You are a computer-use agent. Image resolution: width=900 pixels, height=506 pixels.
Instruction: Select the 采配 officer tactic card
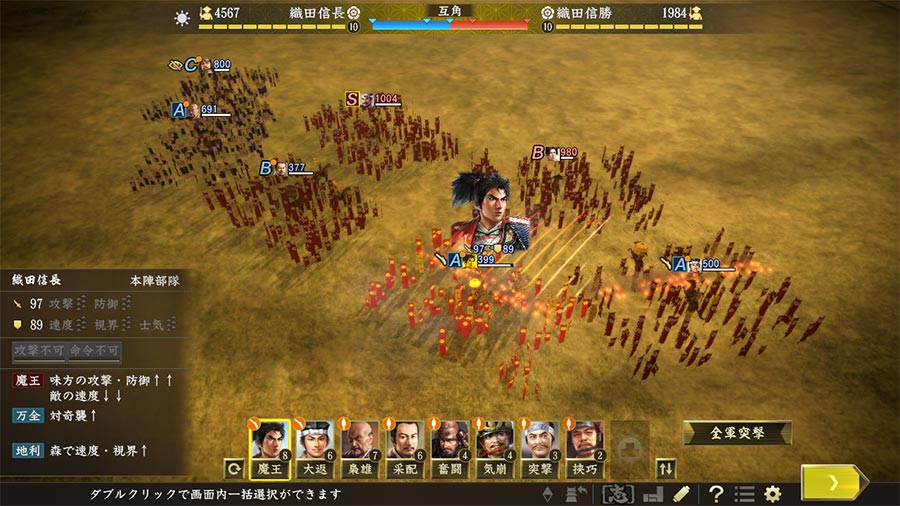click(x=405, y=449)
